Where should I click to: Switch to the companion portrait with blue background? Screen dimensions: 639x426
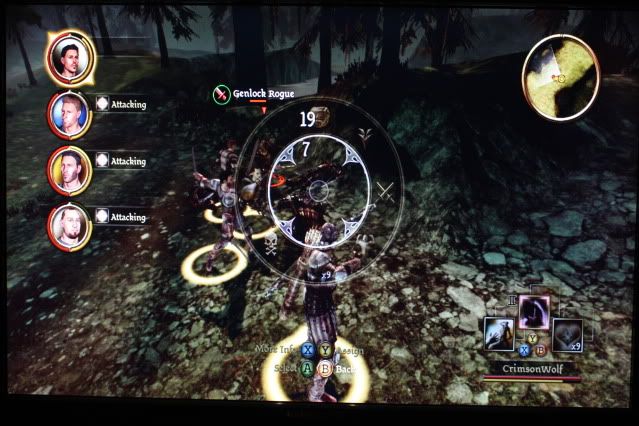(x=68, y=115)
